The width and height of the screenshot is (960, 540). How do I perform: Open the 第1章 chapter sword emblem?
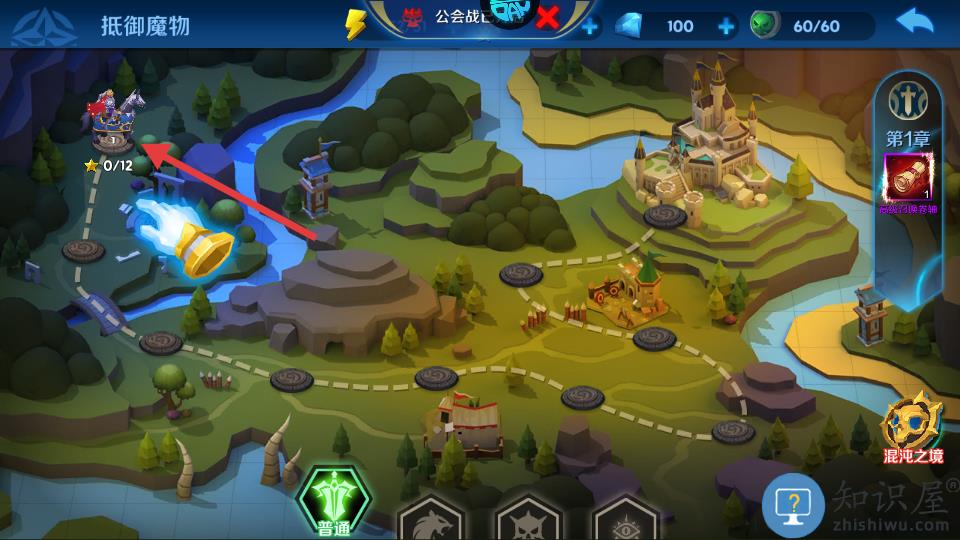pyautogui.click(x=908, y=100)
